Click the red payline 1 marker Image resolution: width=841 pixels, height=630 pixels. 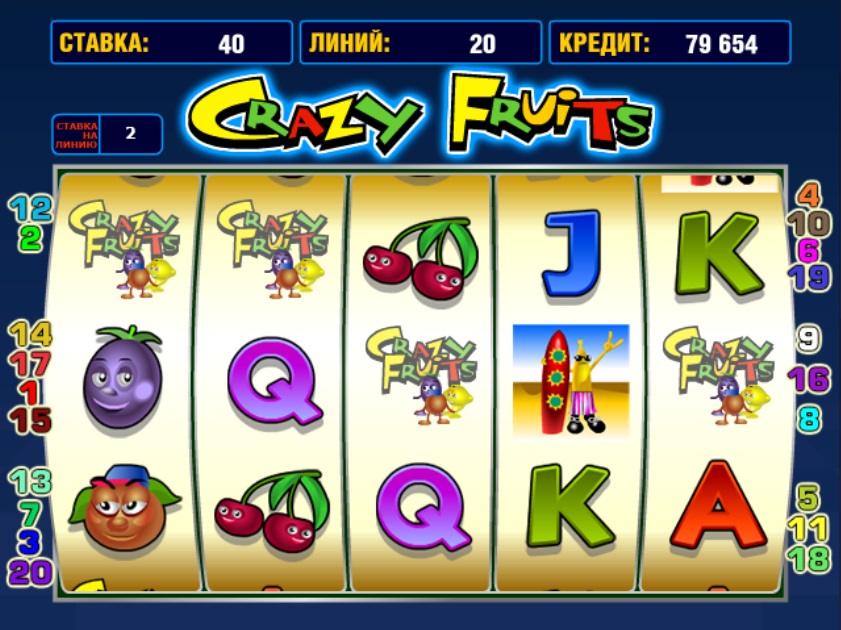(x=30, y=392)
